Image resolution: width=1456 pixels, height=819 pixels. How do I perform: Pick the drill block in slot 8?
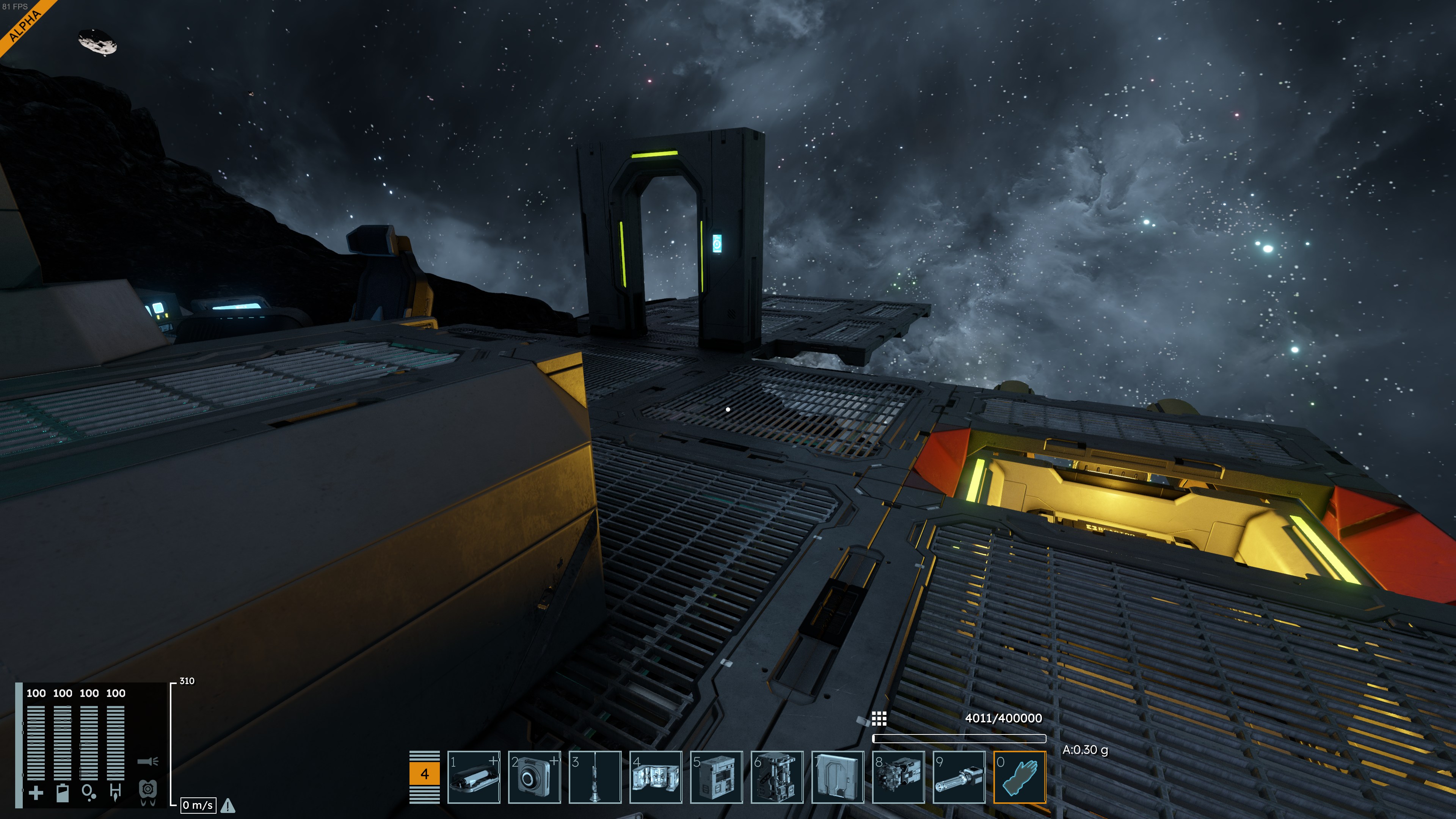pos(898,777)
